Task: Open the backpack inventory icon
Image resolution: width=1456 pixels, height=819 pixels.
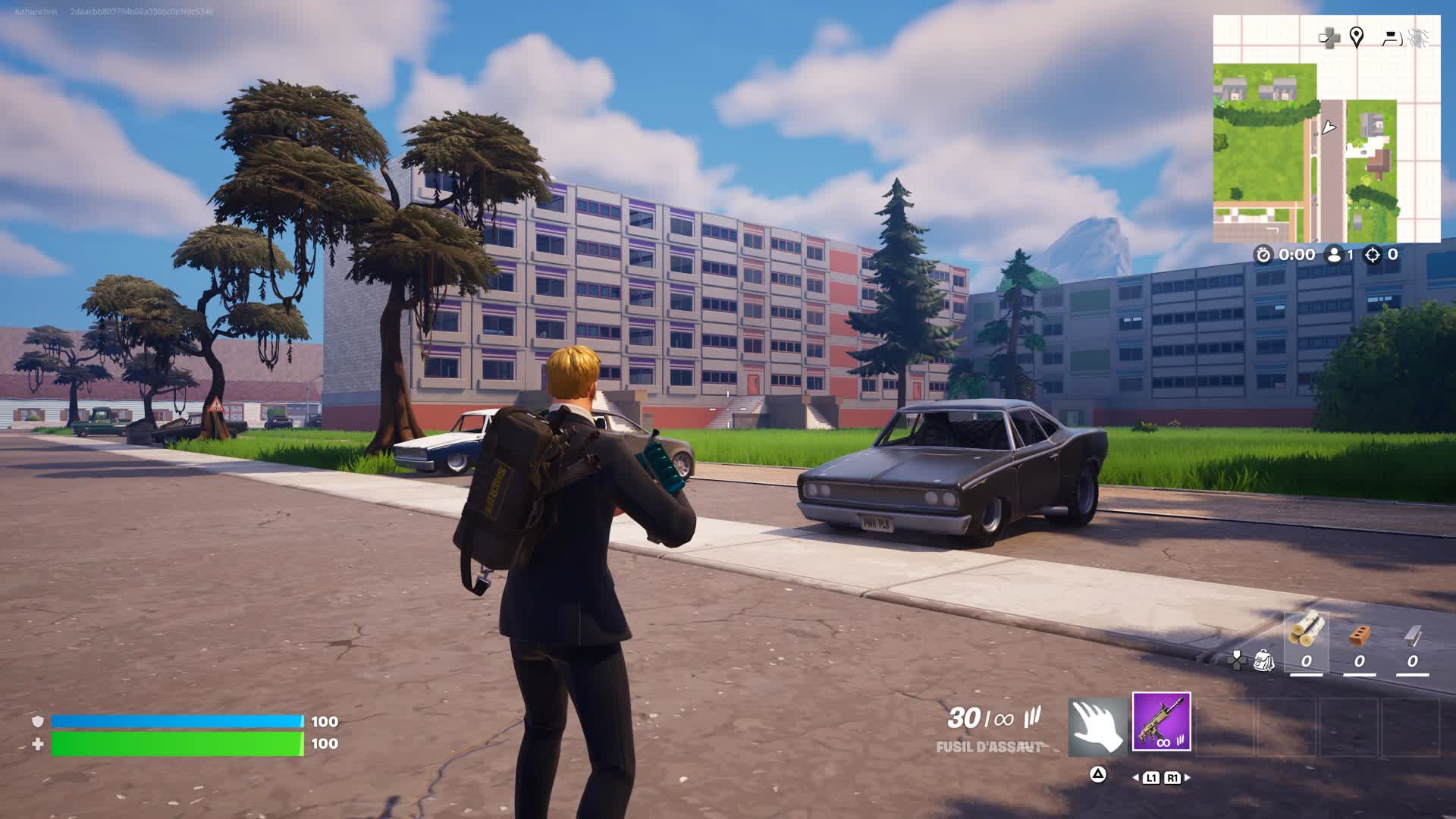Action: tap(1263, 661)
